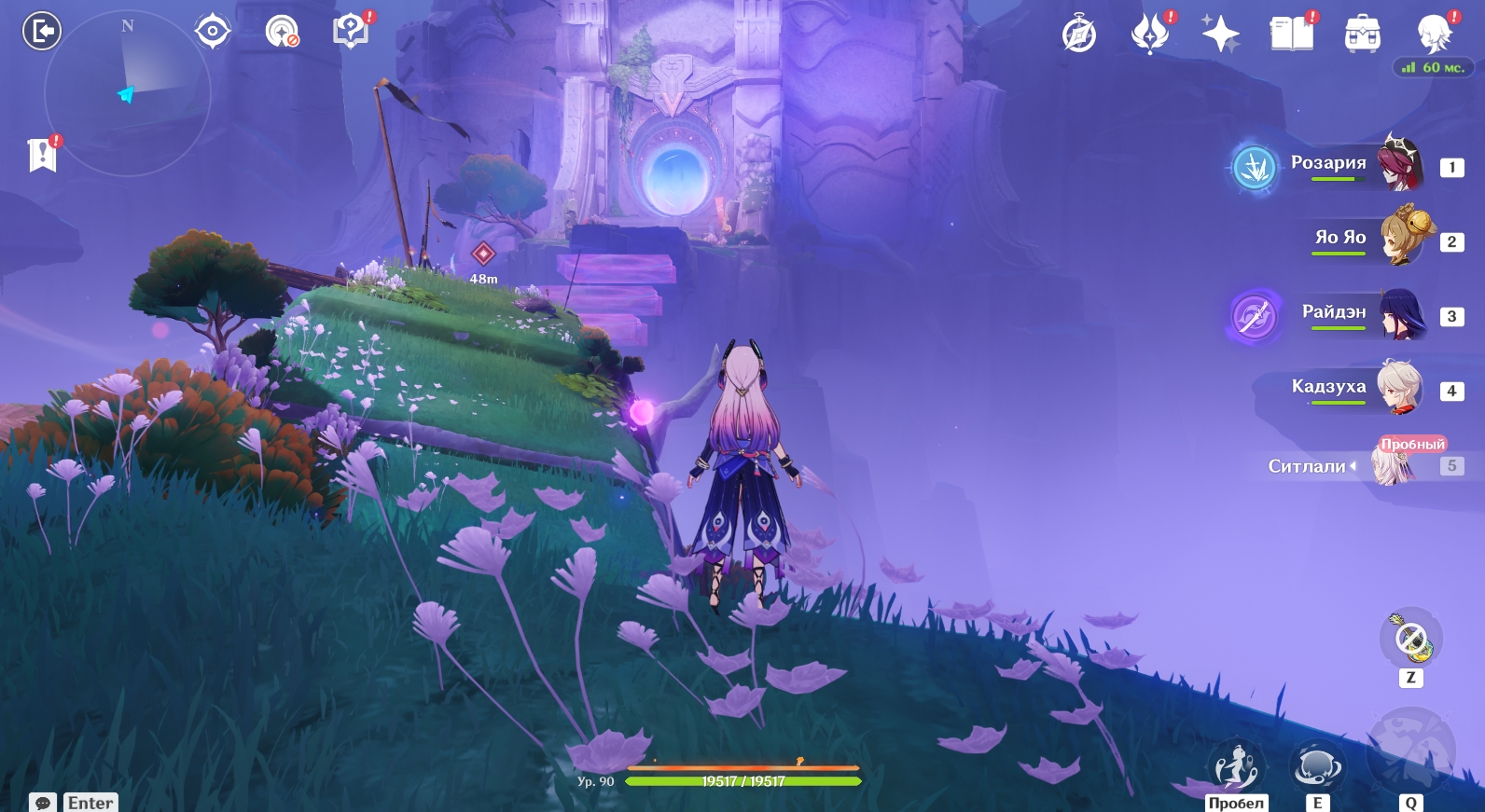Click the bookmark notice icon below minimap
The width and height of the screenshot is (1485, 812).
(43, 155)
